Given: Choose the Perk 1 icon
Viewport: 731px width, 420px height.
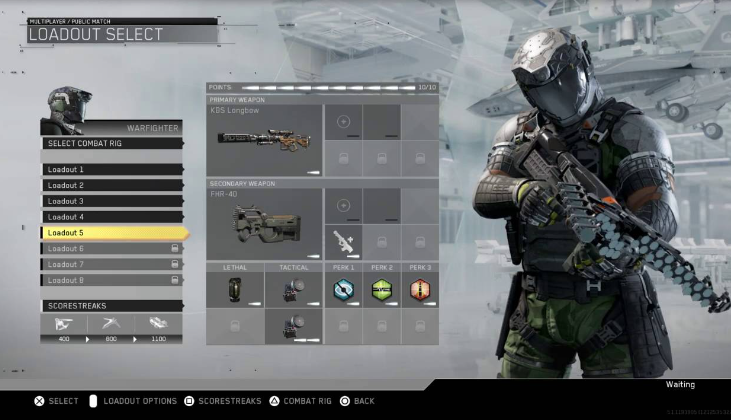Looking at the screenshot, I should 344,289.
